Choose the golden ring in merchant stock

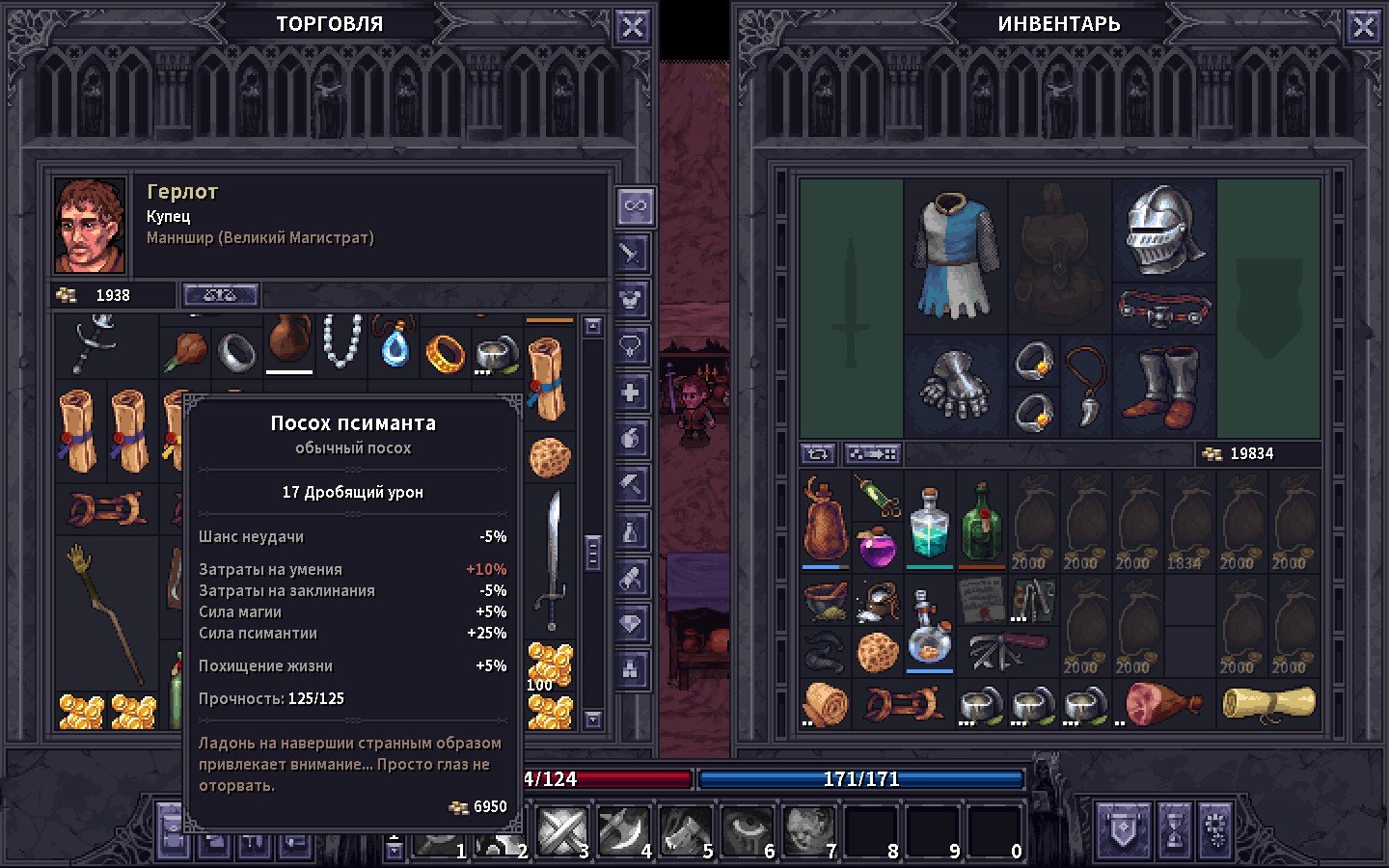(446, 353)
